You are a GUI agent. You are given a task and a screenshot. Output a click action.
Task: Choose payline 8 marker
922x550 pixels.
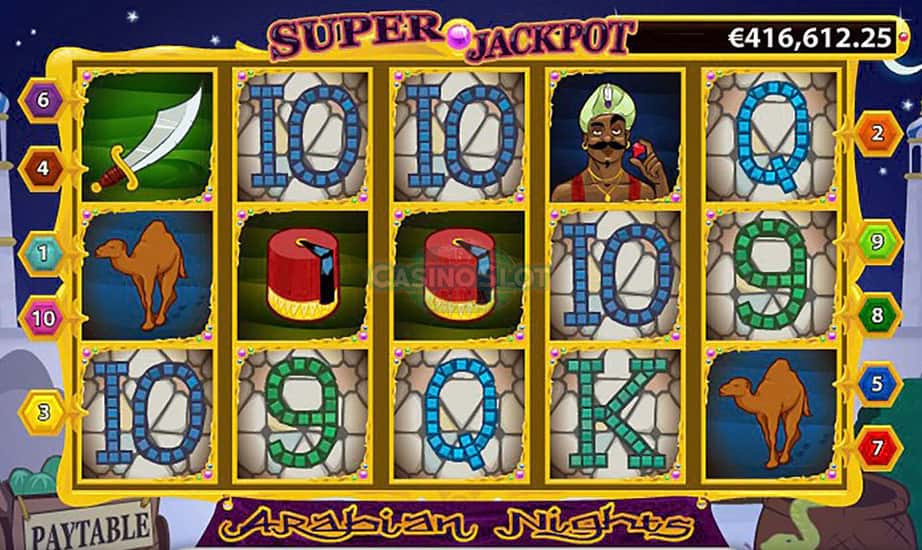(877, 315)
